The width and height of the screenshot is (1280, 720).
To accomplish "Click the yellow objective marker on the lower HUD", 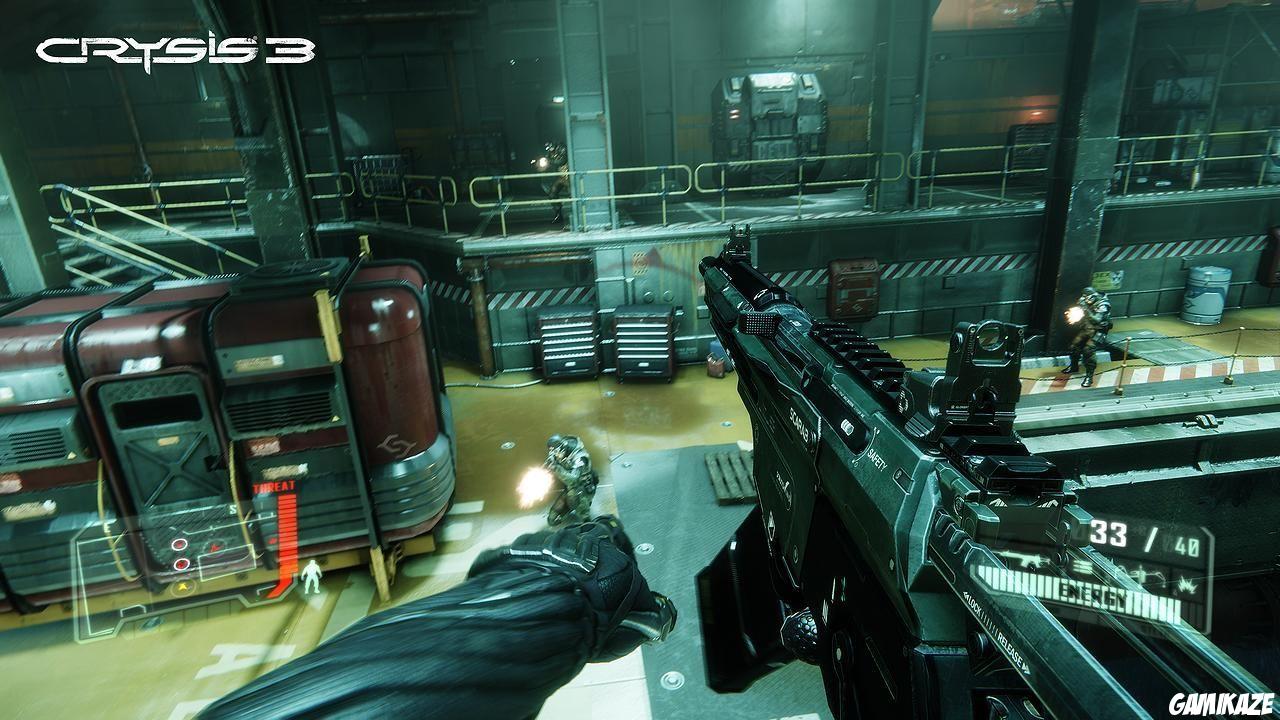I will tap(184, 587).
